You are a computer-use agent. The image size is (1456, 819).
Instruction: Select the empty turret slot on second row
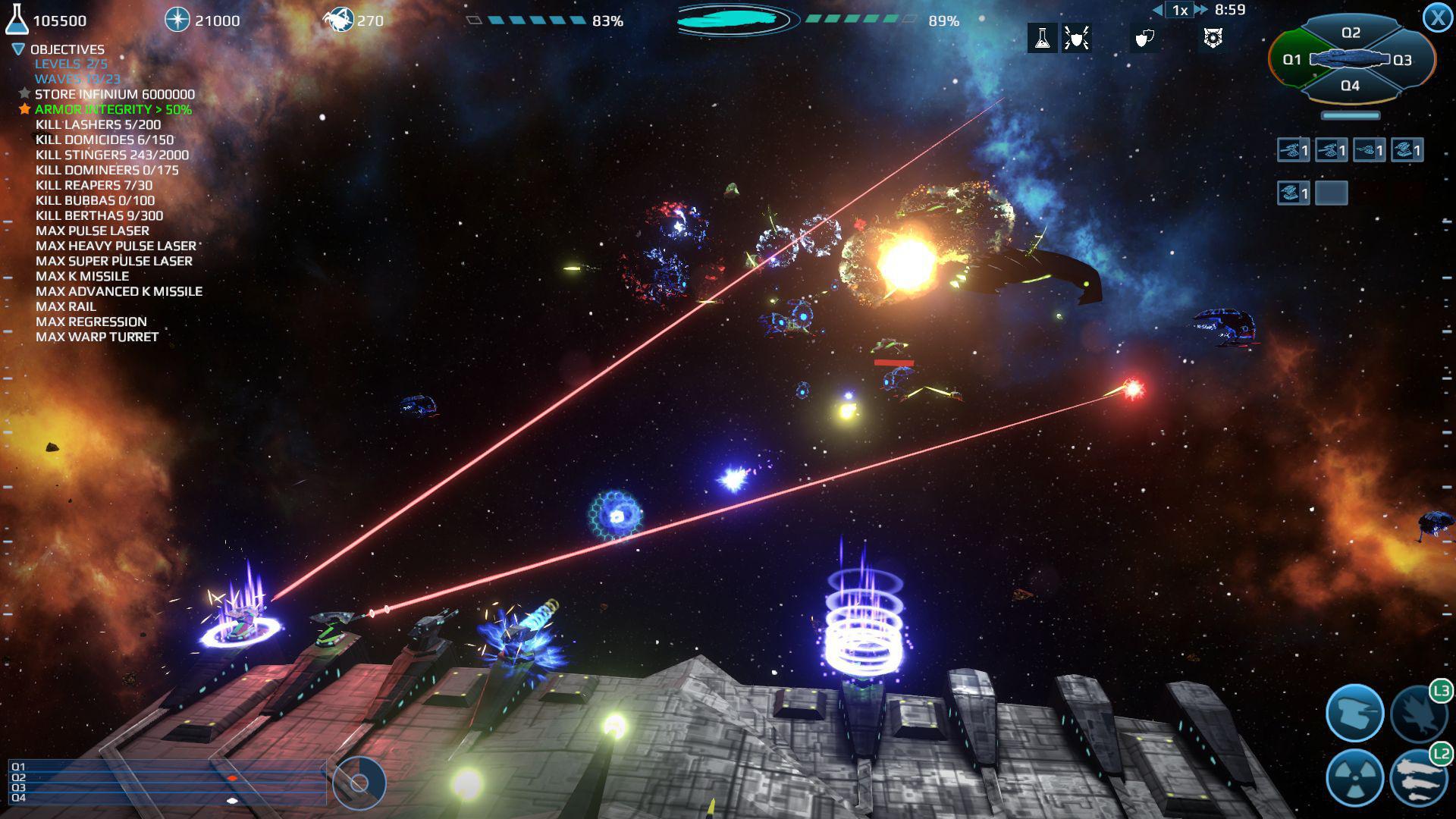point(1333,193)
